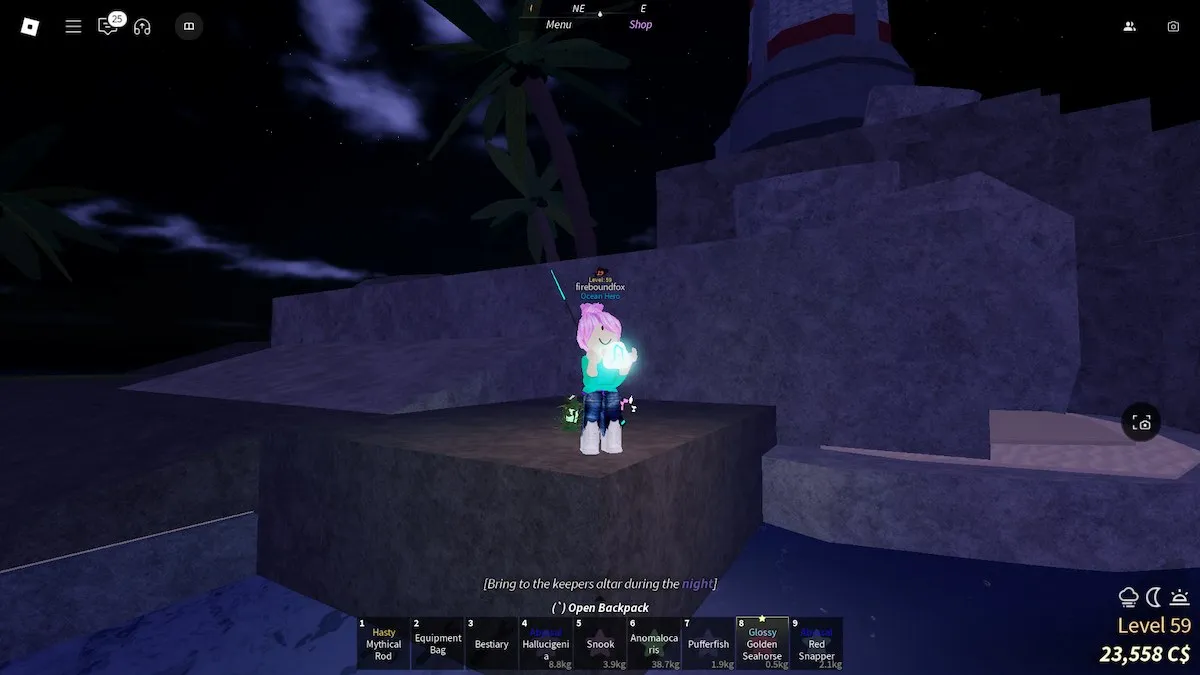The height and width of the screenshot is (675, 1200).
Task: Click the headphones voice icon
Action: point(142,27)
